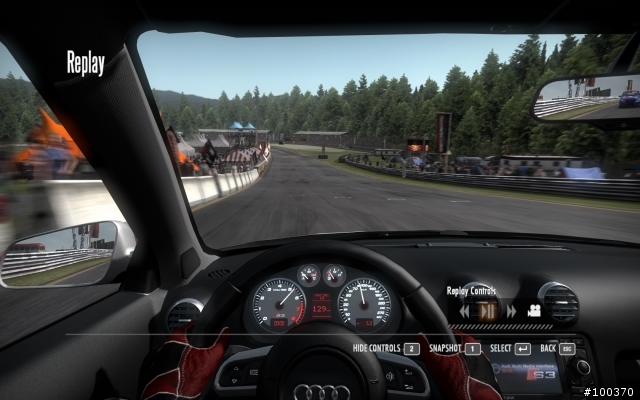Fast-forward the replay

[511, 311]
